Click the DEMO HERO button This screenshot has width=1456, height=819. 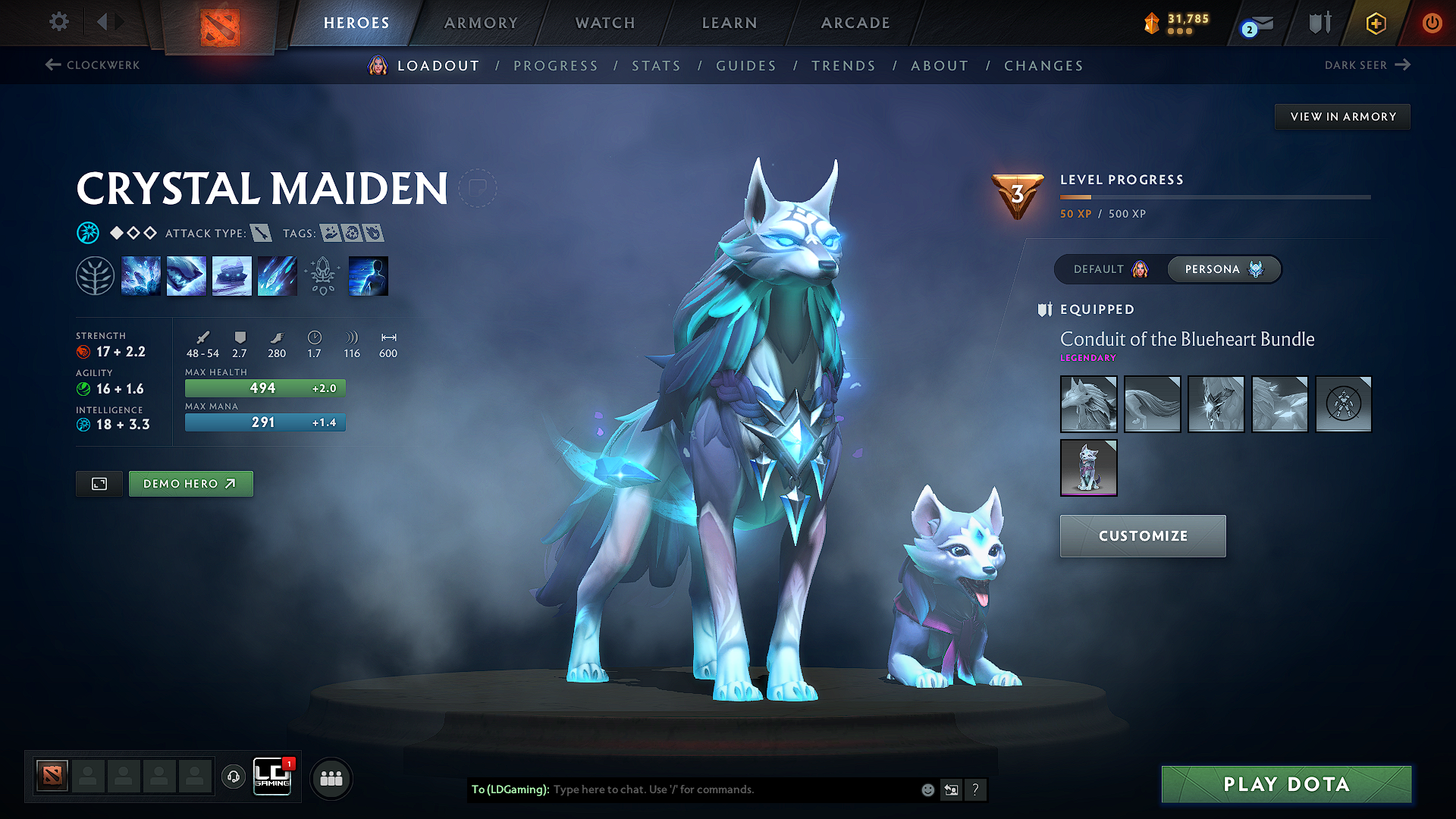point(190,483)
